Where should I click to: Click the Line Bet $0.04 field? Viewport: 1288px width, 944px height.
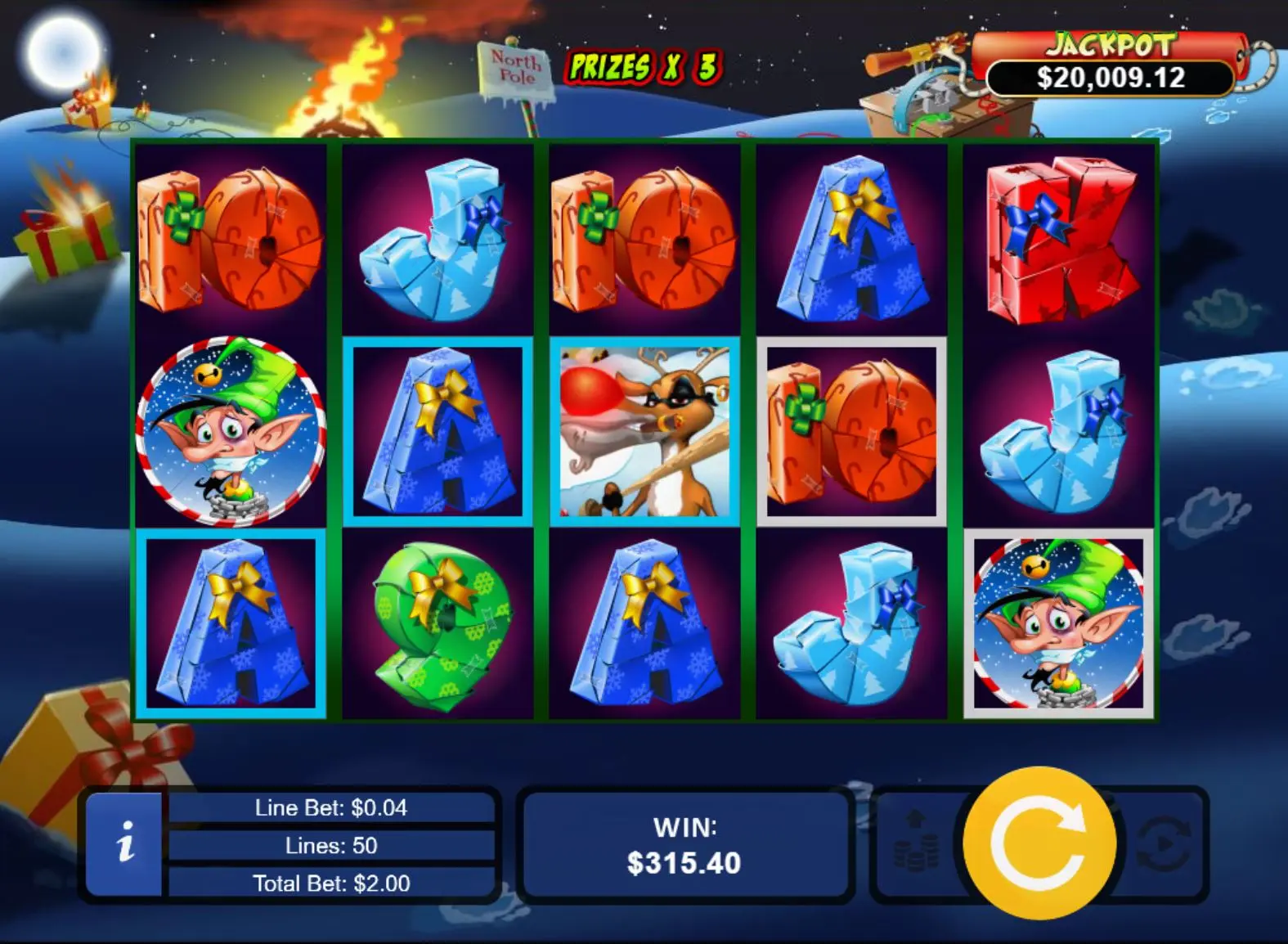331,808
